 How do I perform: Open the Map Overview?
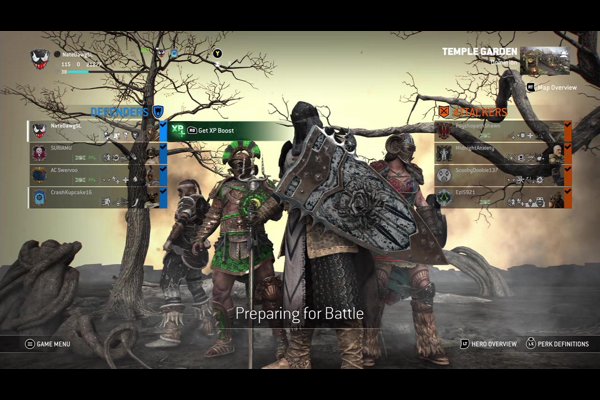tap(553, 87)
